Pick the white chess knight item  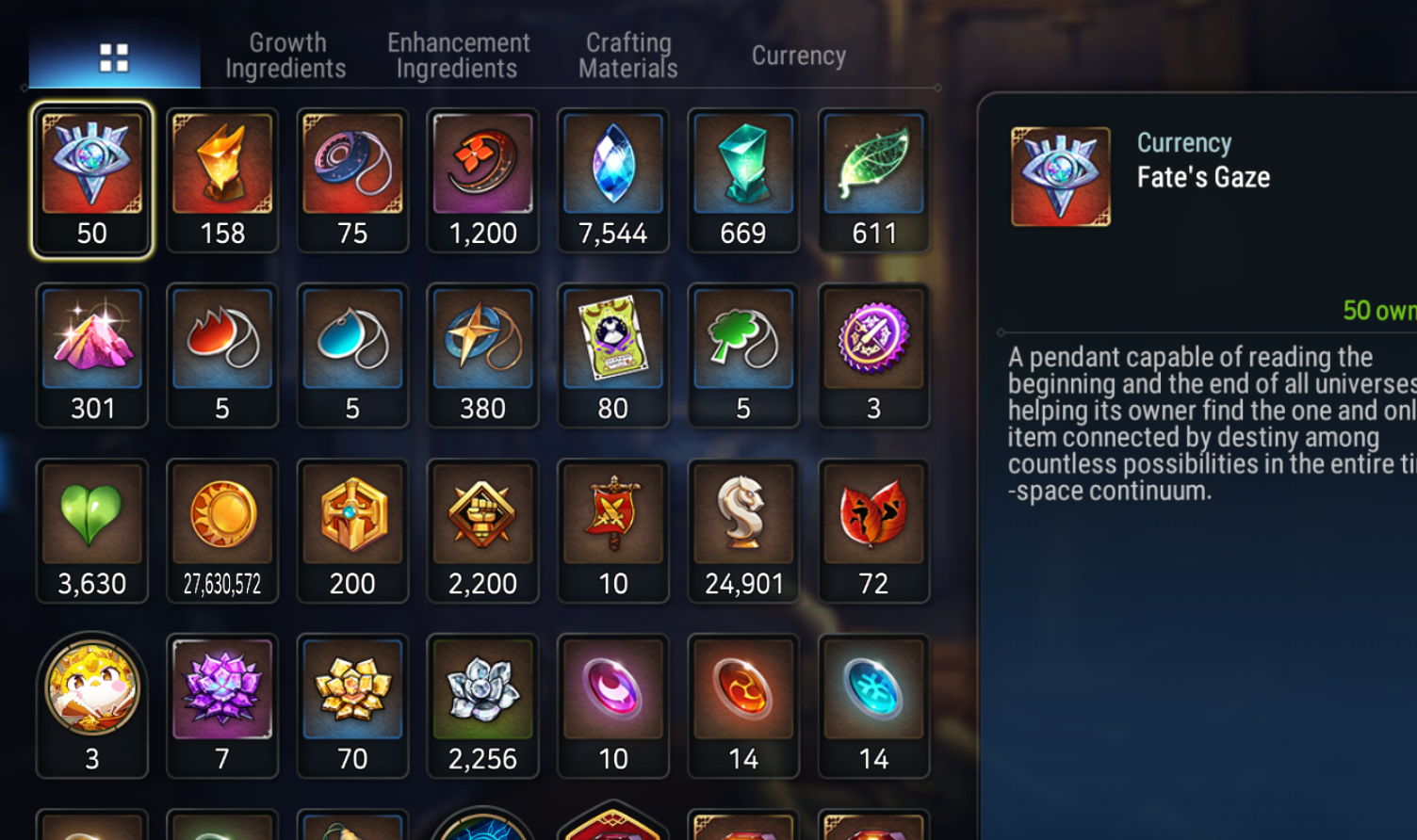point(743,529)
